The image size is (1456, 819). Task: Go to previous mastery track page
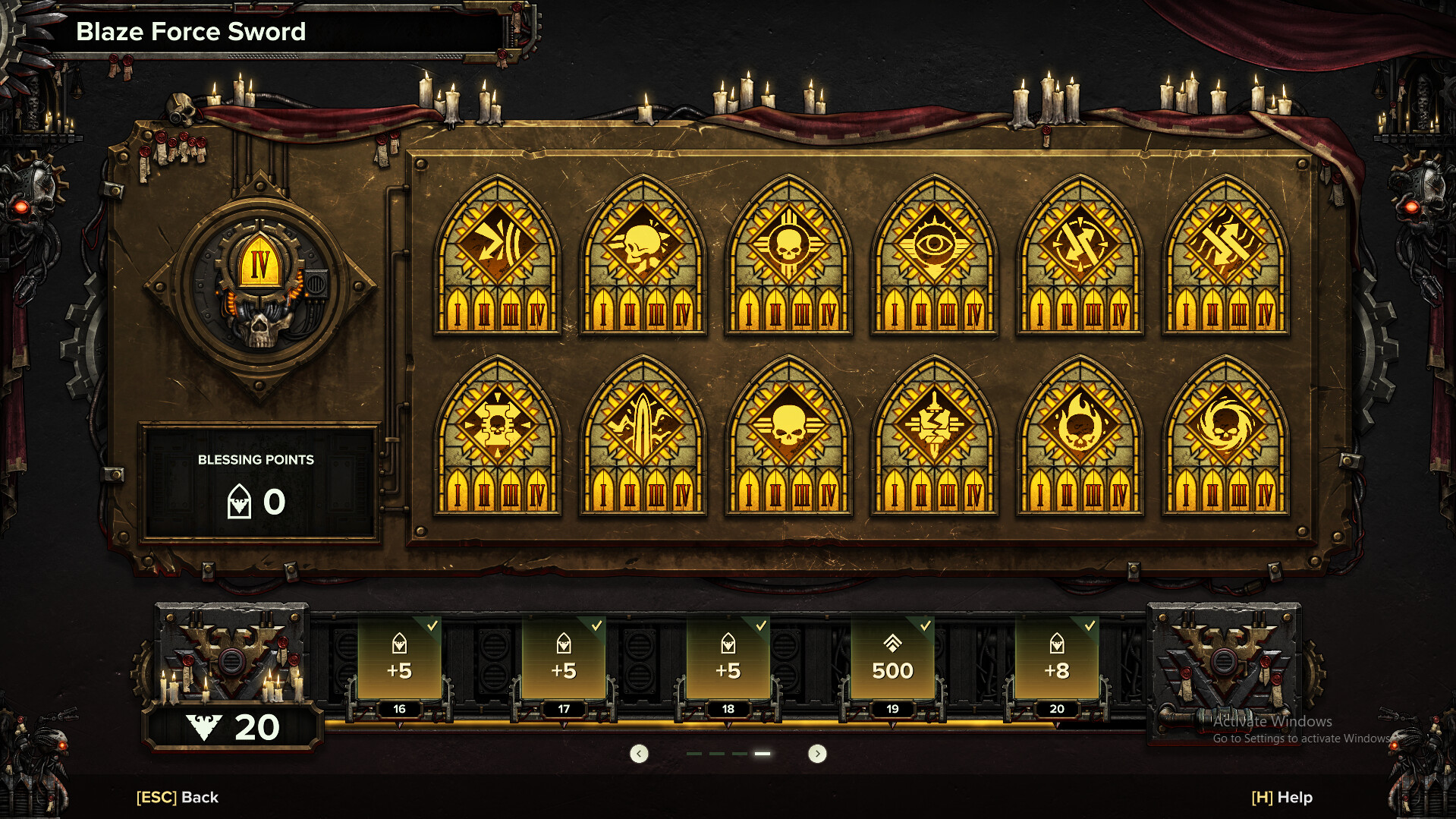tap(640, 754)
